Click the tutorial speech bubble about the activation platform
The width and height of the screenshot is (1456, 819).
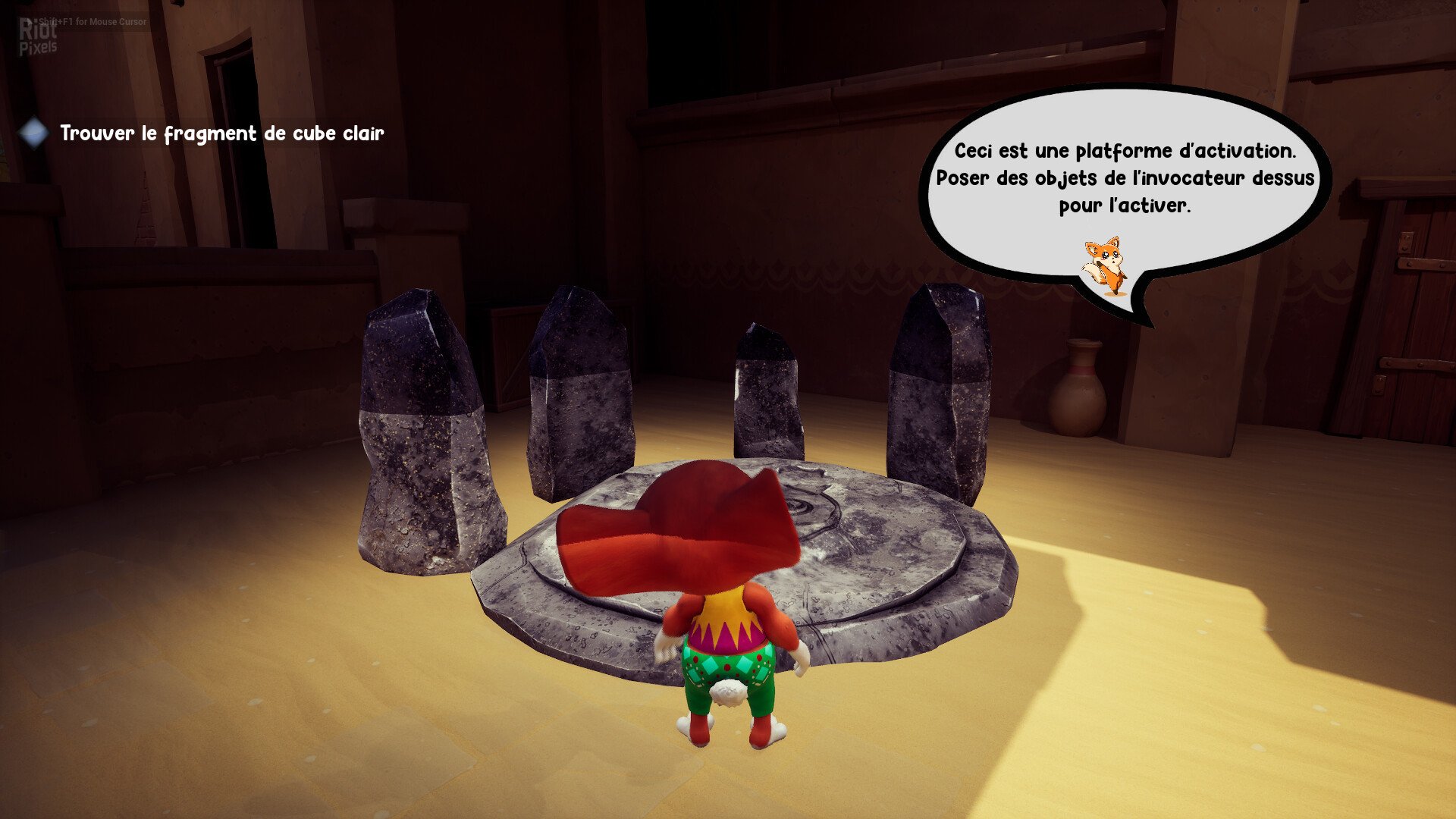[1125, 178]
